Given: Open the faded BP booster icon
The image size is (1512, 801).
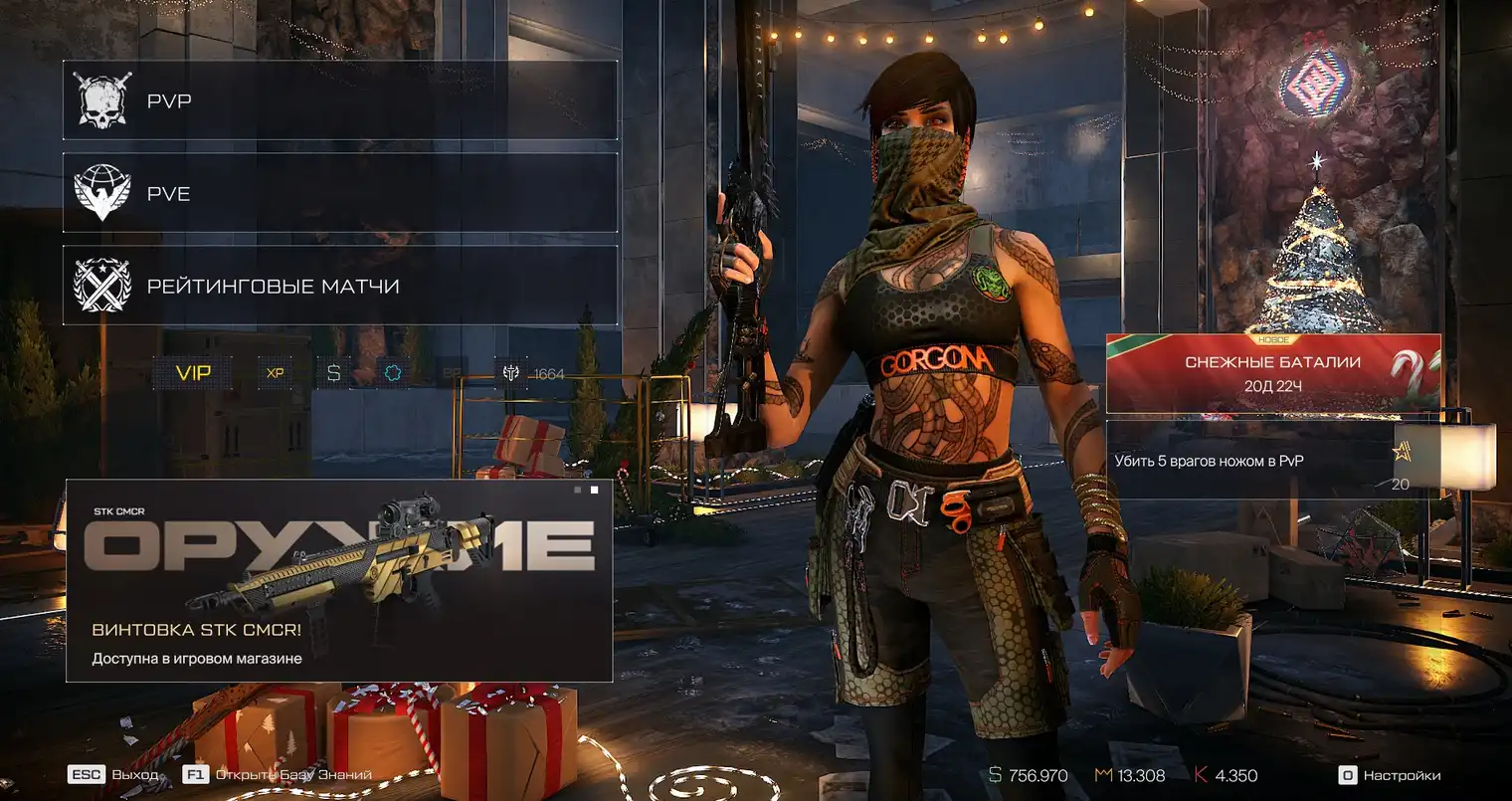Looking at the screenshot, I should point(451,373).
